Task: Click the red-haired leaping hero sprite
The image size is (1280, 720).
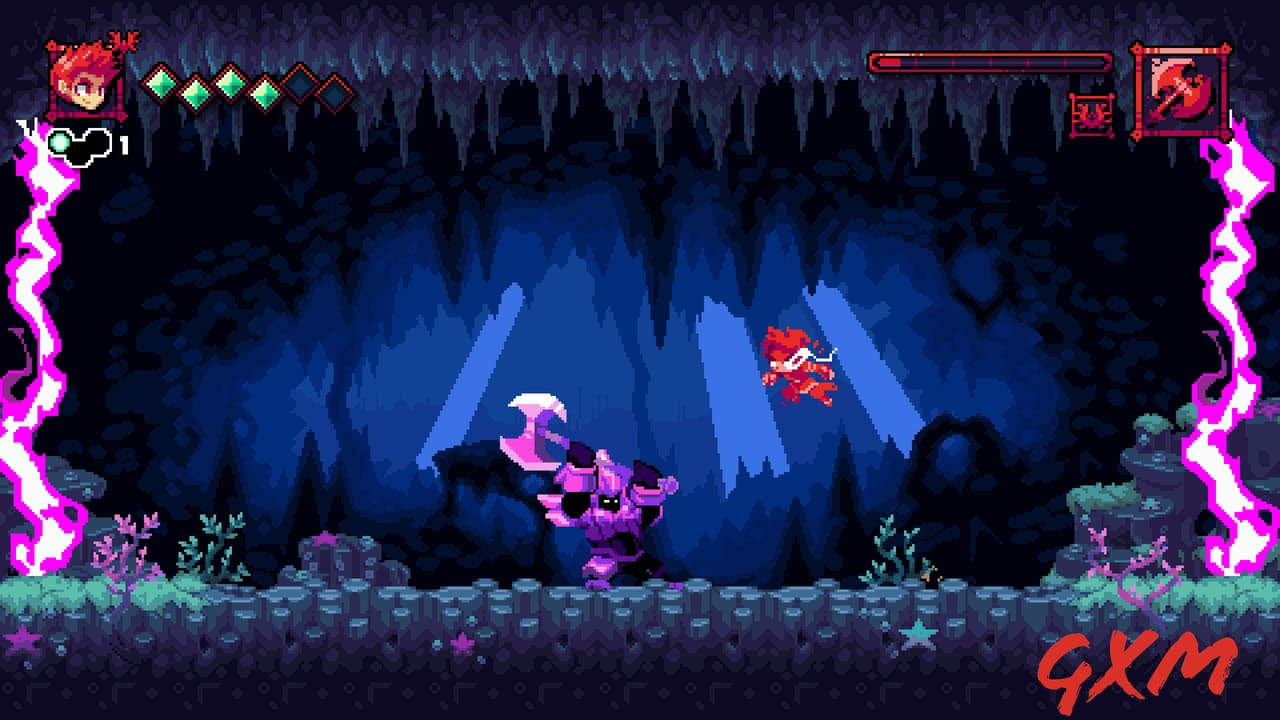Action: 800,365
